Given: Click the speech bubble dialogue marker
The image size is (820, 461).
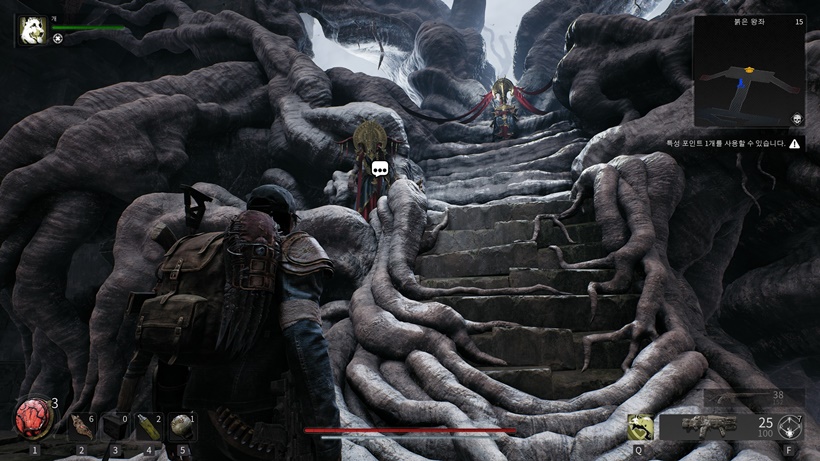Looking at the screenshot, I should point(380,169).
